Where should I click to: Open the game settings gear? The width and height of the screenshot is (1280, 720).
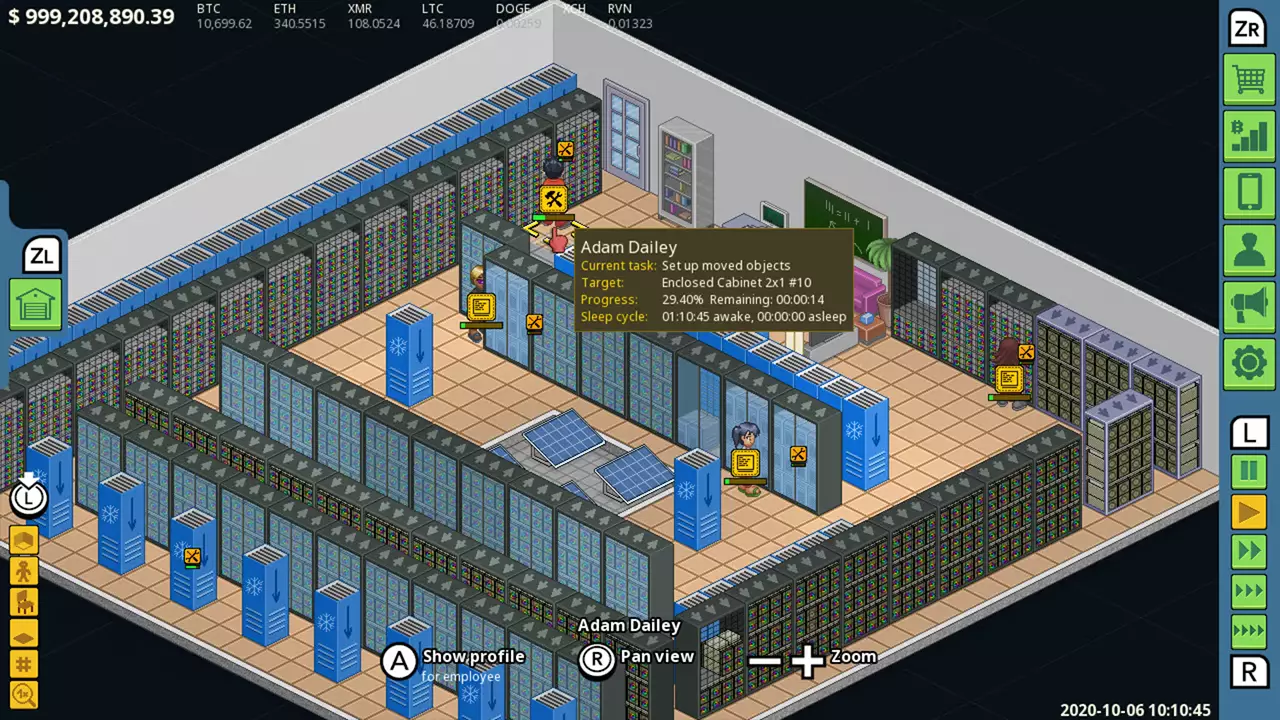coord(1249,363)
